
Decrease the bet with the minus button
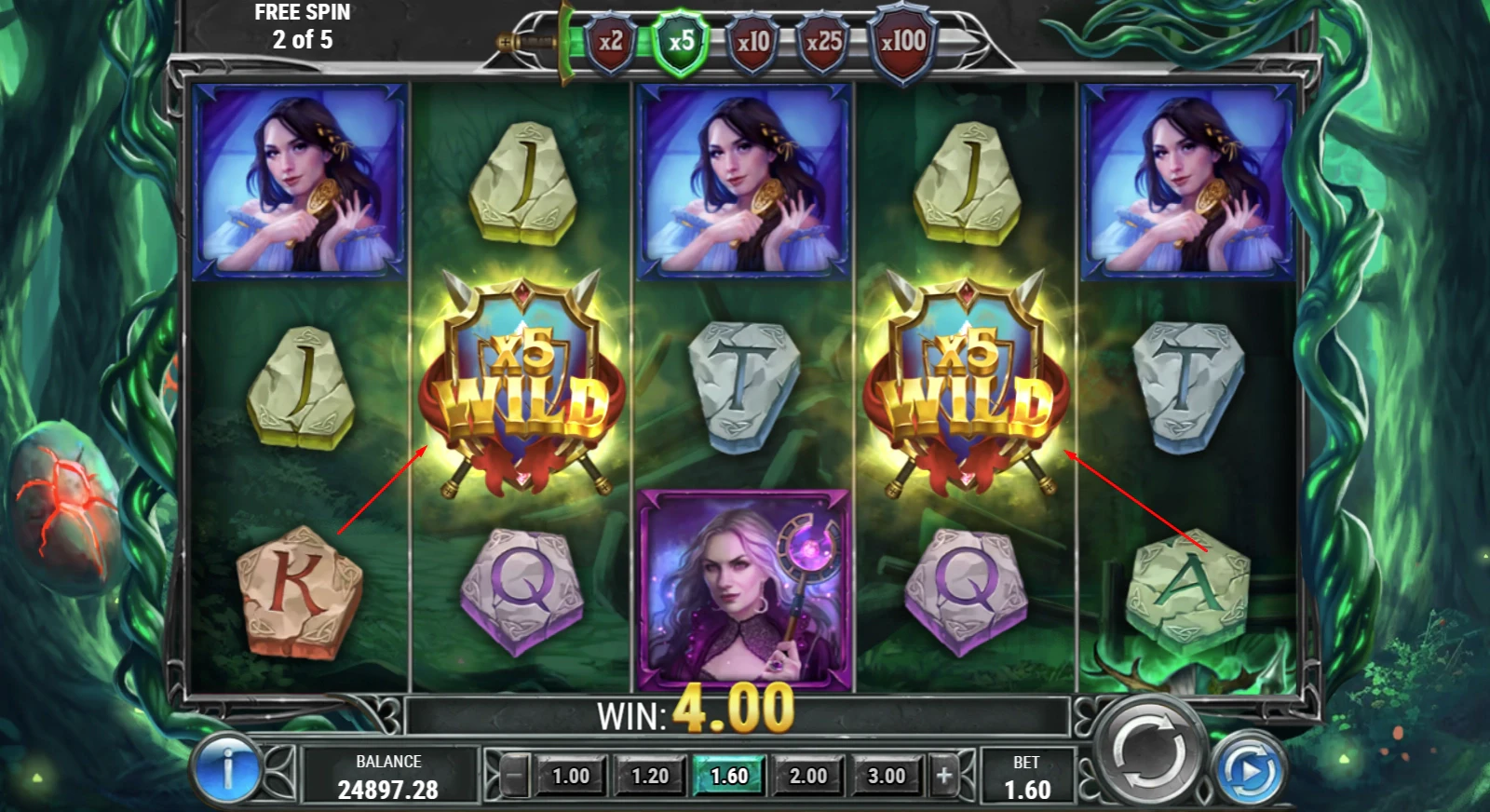(x=514, y=775)
